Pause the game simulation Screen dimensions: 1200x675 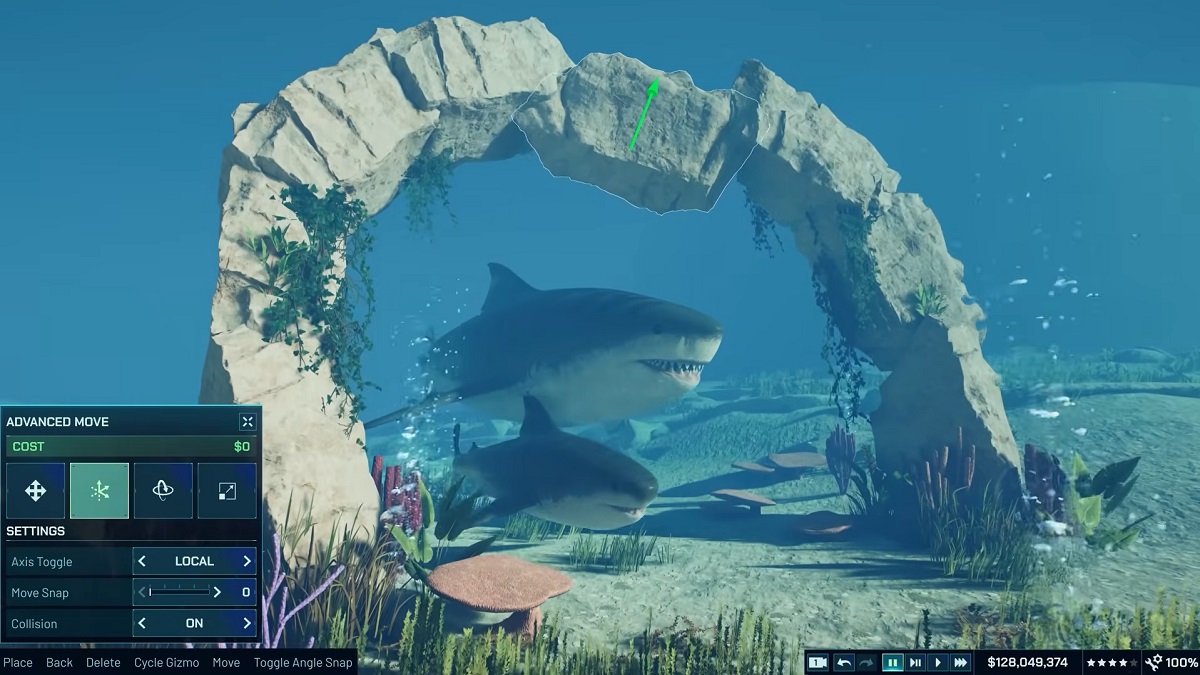pyautogui.click(x=892, y=662)
